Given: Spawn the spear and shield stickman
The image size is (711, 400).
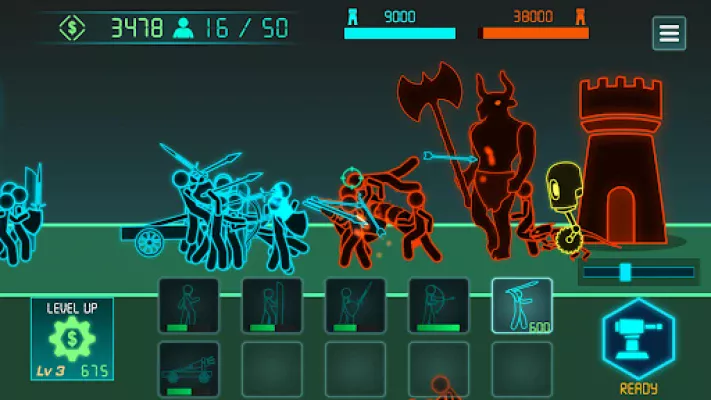Looking at the screenshot, I should tap(355, 305).
